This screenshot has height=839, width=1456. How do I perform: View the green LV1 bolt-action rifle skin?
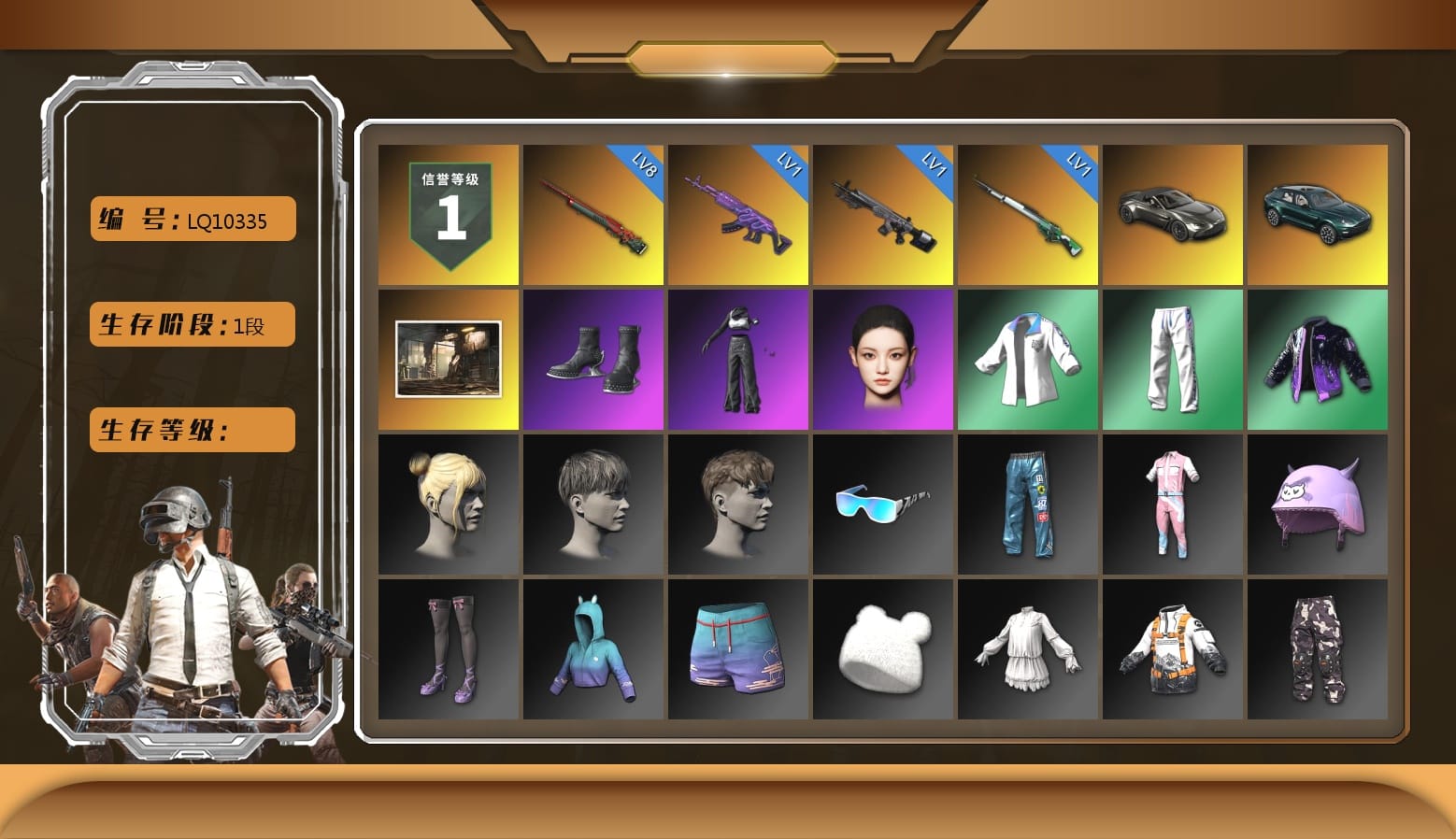(x=1028, y=213)
